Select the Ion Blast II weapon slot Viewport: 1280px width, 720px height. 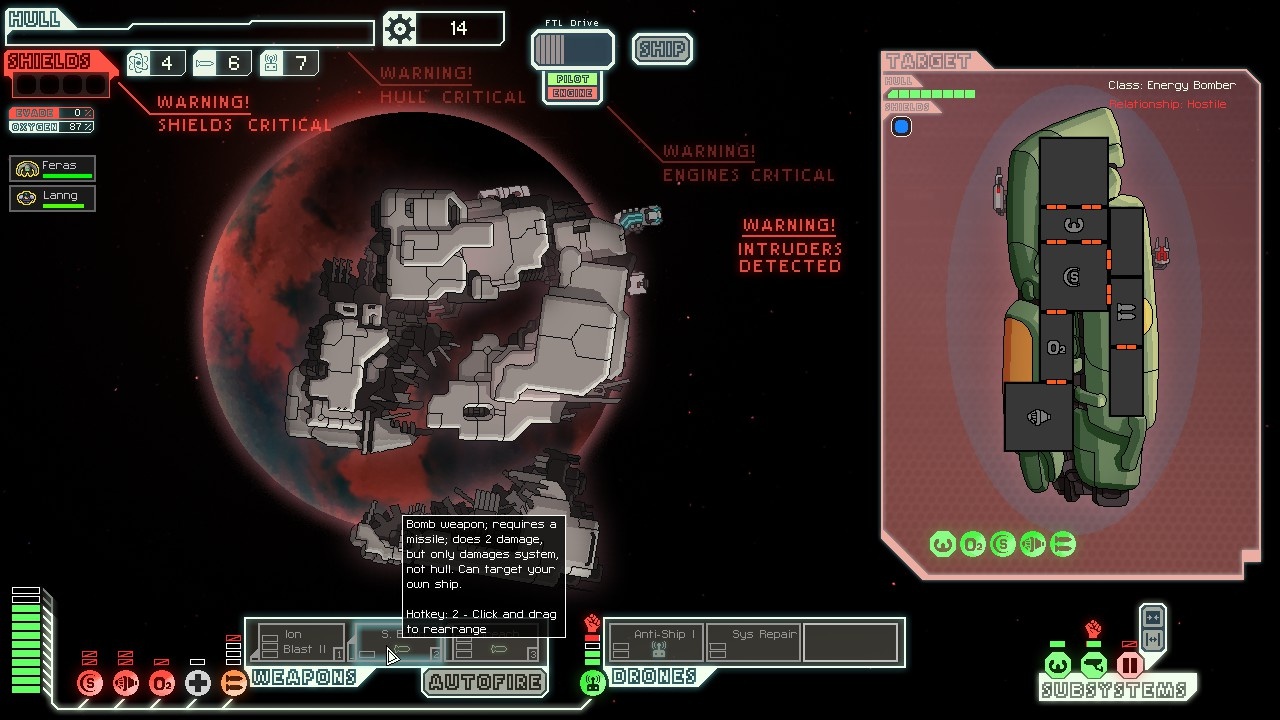click(x=298, y=642)
